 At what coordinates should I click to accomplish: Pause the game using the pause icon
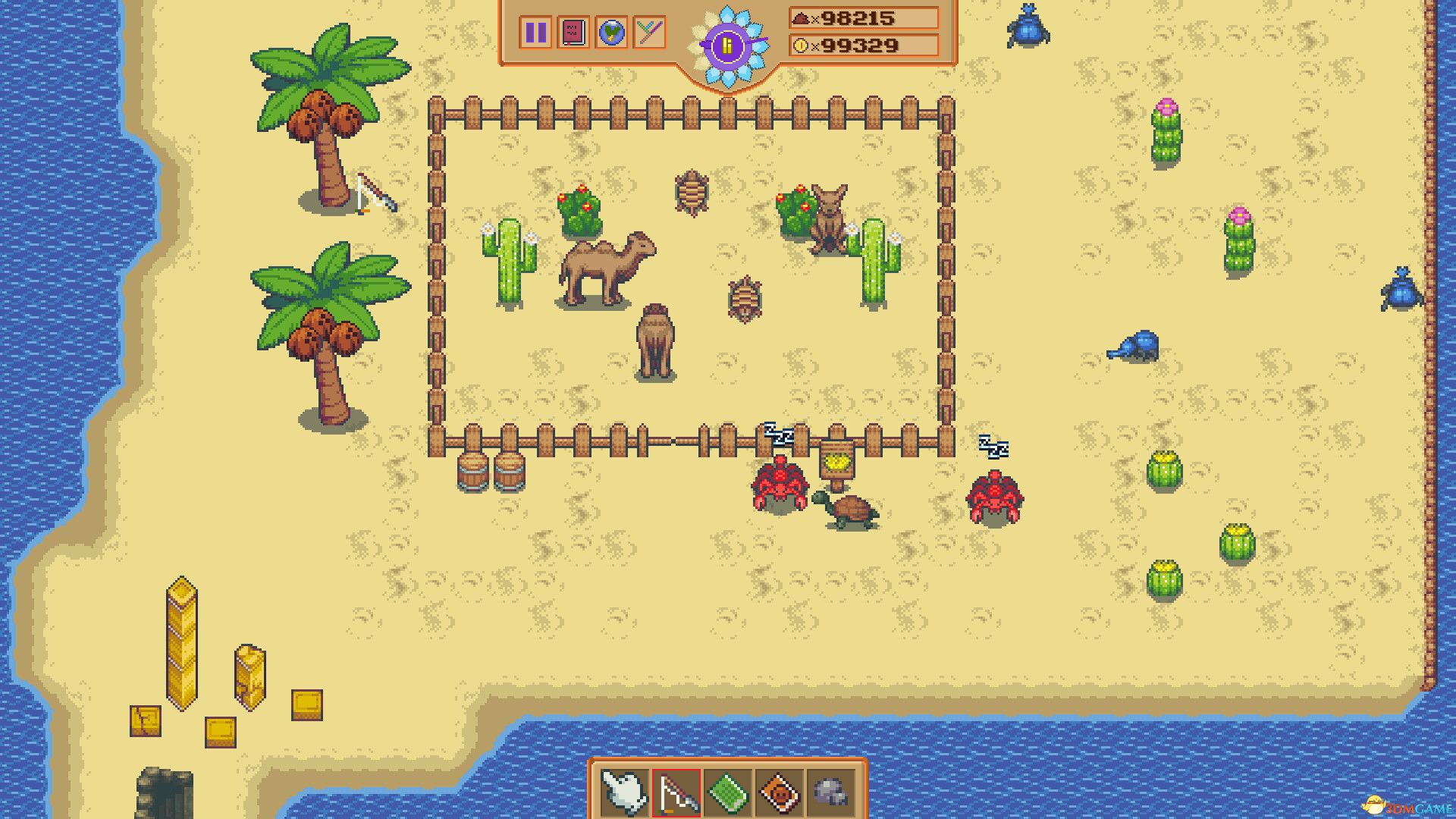click(535, 32)
